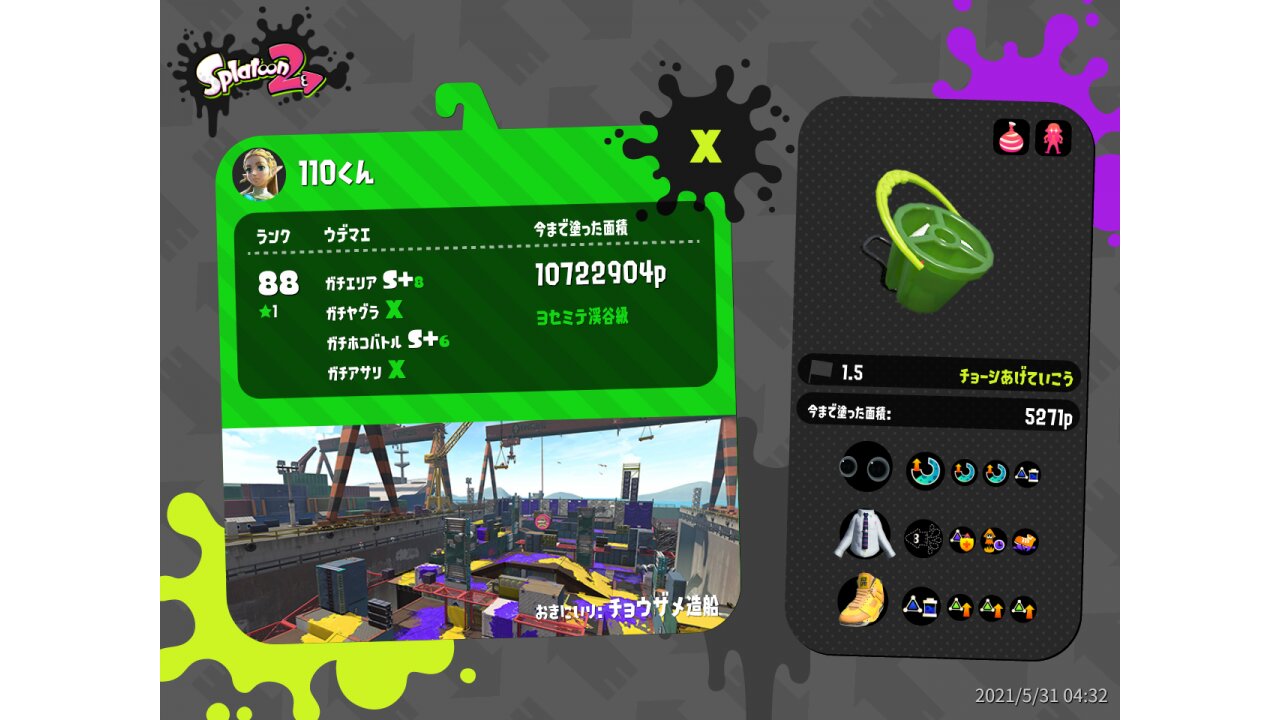
Task: Inspect the shirt's large main ability icon
Action: (x=923, y=539)
